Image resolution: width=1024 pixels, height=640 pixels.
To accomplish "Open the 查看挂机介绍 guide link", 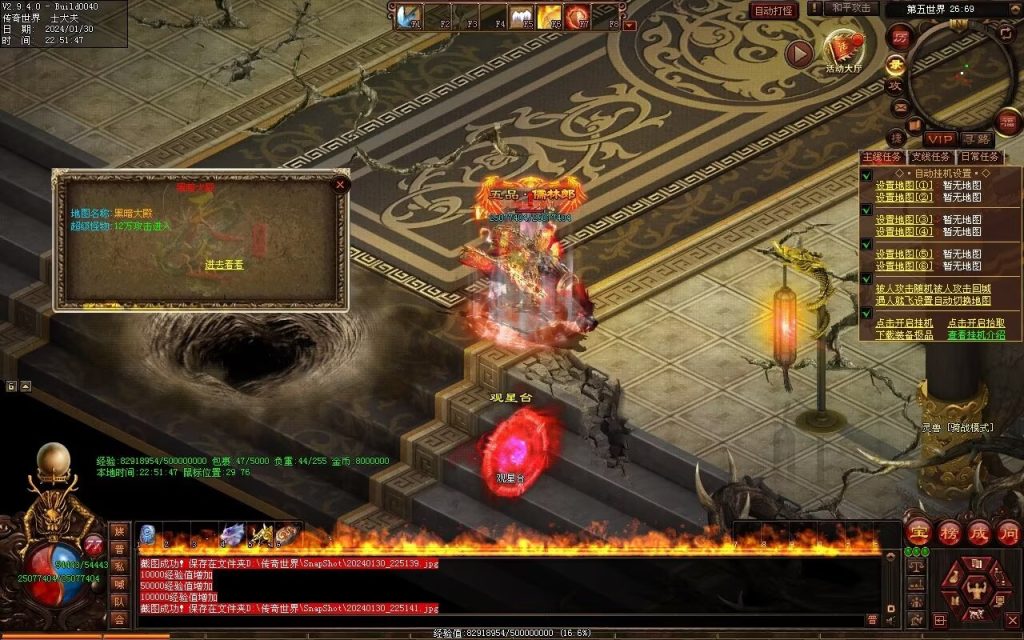I will point(977,335).
